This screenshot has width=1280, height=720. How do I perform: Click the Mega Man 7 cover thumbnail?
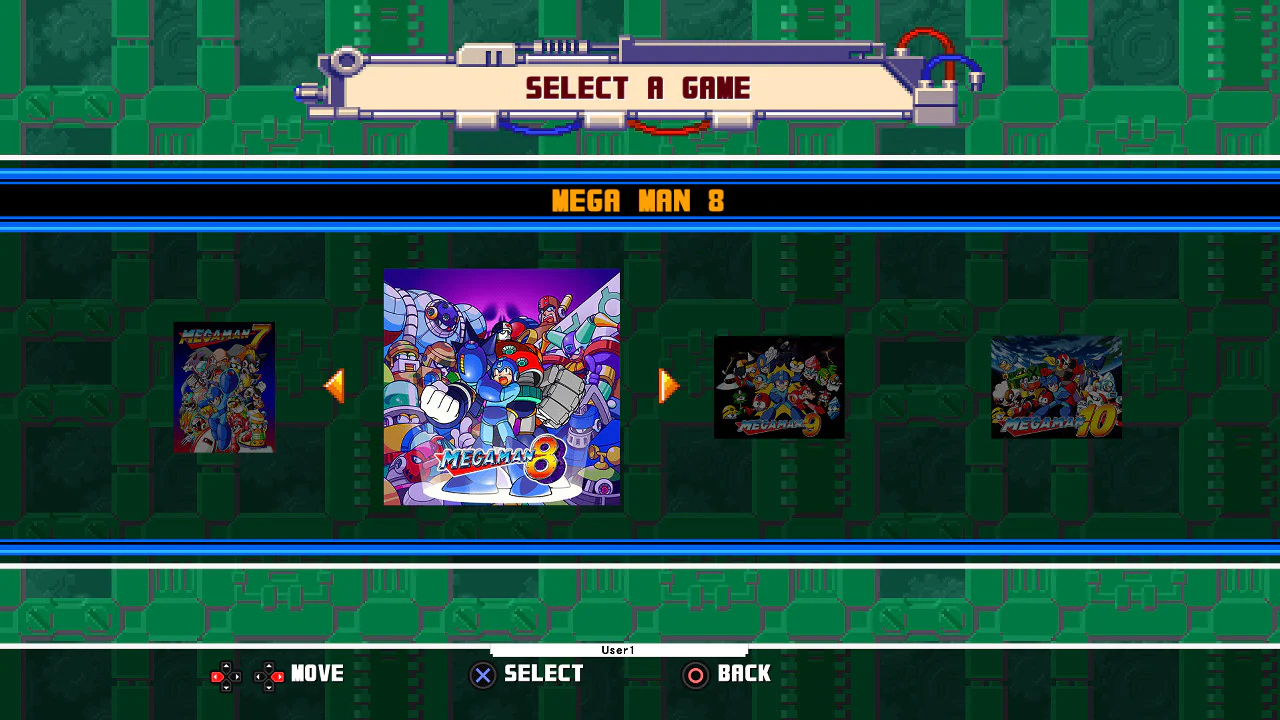[x=224, y=388]
